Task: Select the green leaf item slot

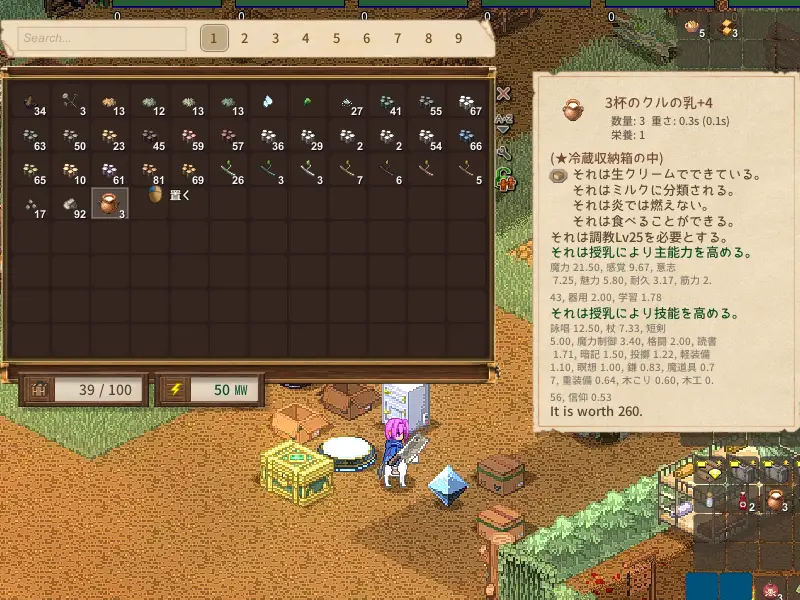Action: click(x=308, y=102)
